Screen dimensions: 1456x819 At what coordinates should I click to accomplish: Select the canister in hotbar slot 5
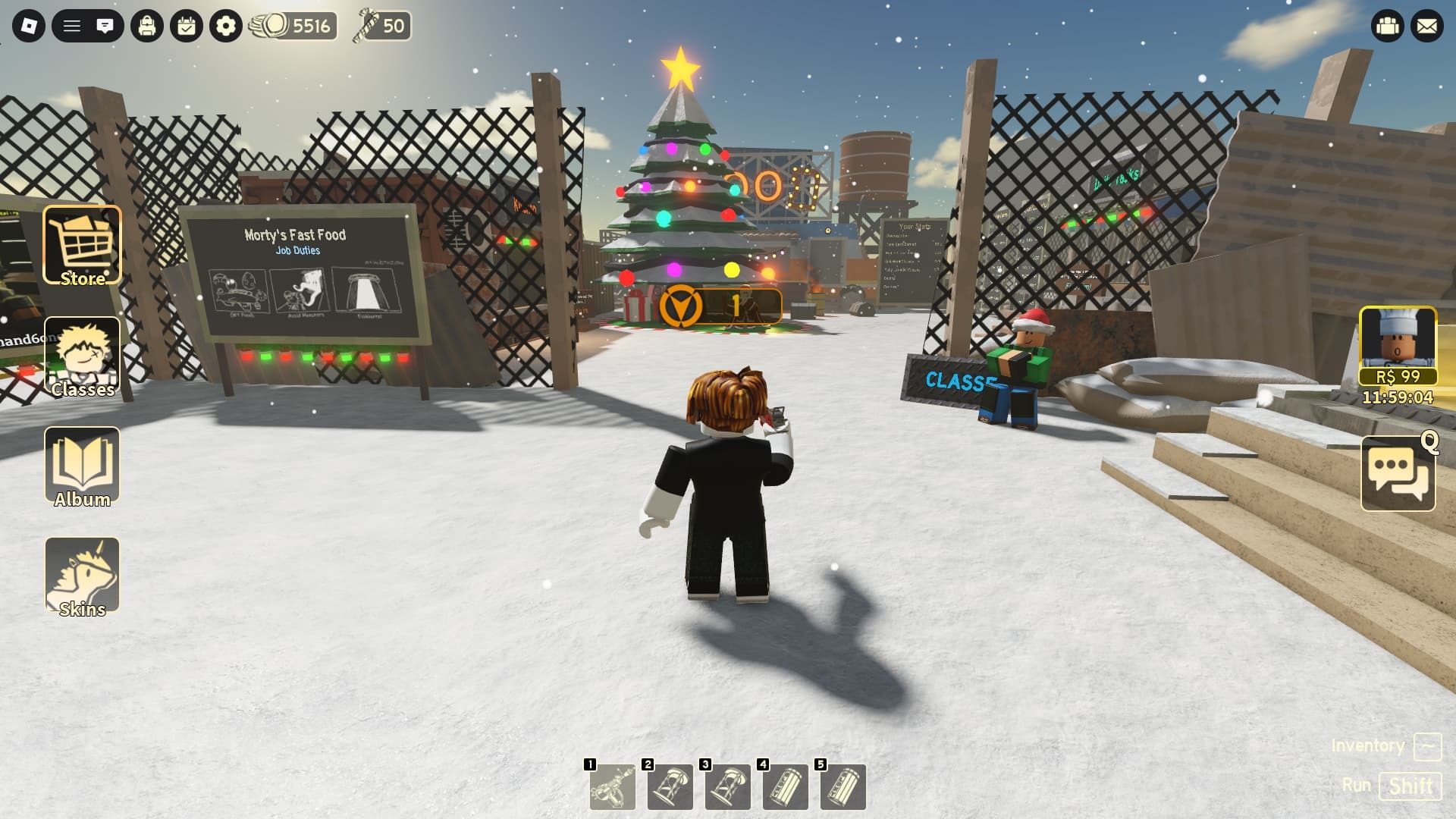[843, 786]
